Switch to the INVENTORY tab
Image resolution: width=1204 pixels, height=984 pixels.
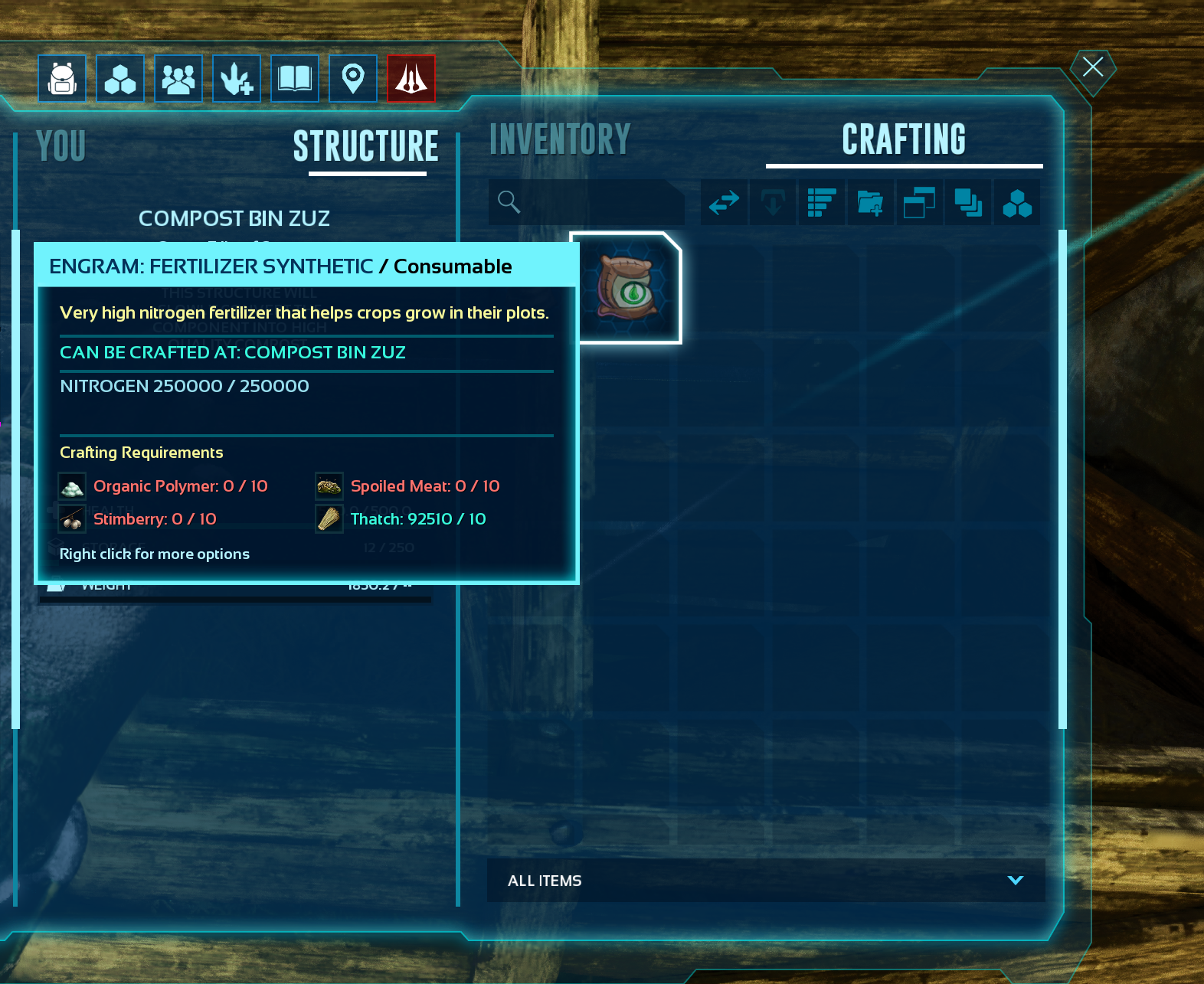(x=560, y=140)
